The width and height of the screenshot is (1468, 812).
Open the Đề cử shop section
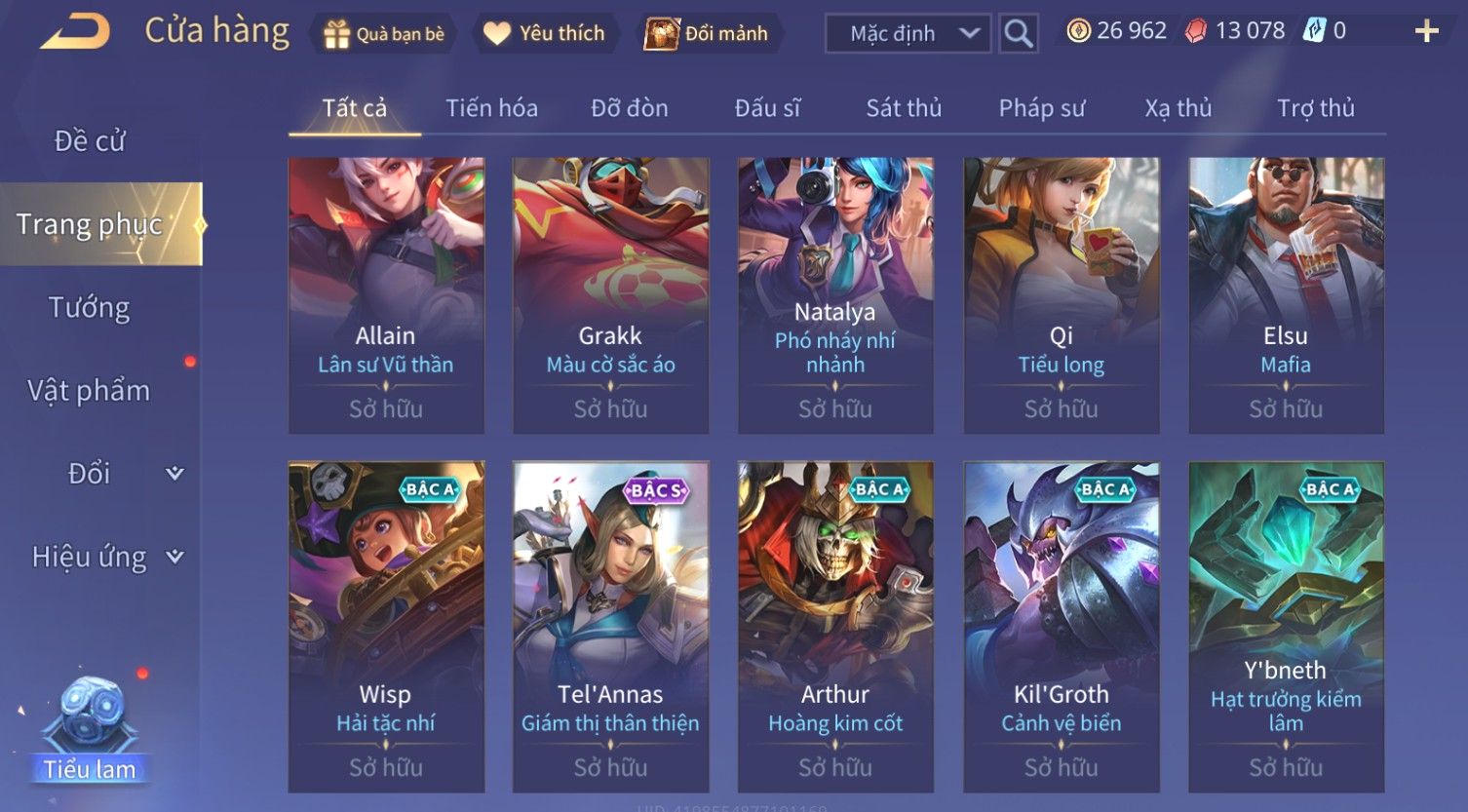coord(90,141)
